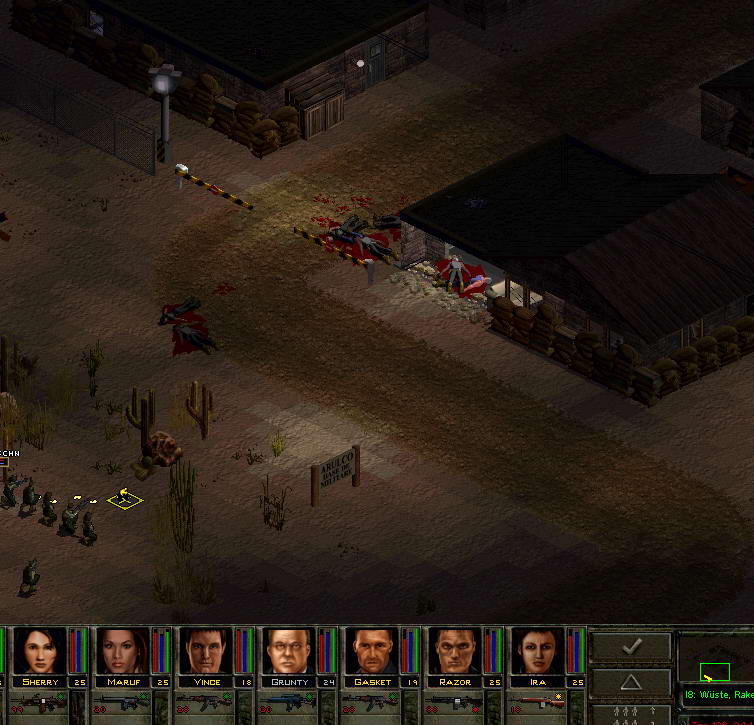Click Razor's black rifle slot
Viewport: 754px width, 725px height.
(x=456, y=703)
